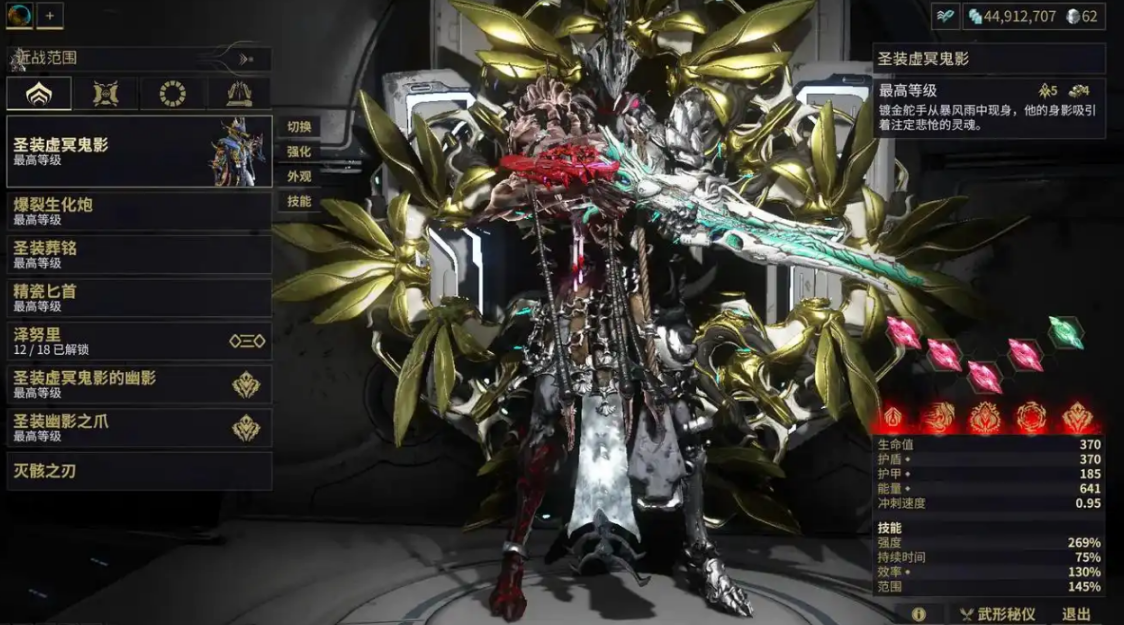This screenshot has width=1124, height=625.
Task: Select the 圣装幽影之爪 row
Action: [139, 427]
